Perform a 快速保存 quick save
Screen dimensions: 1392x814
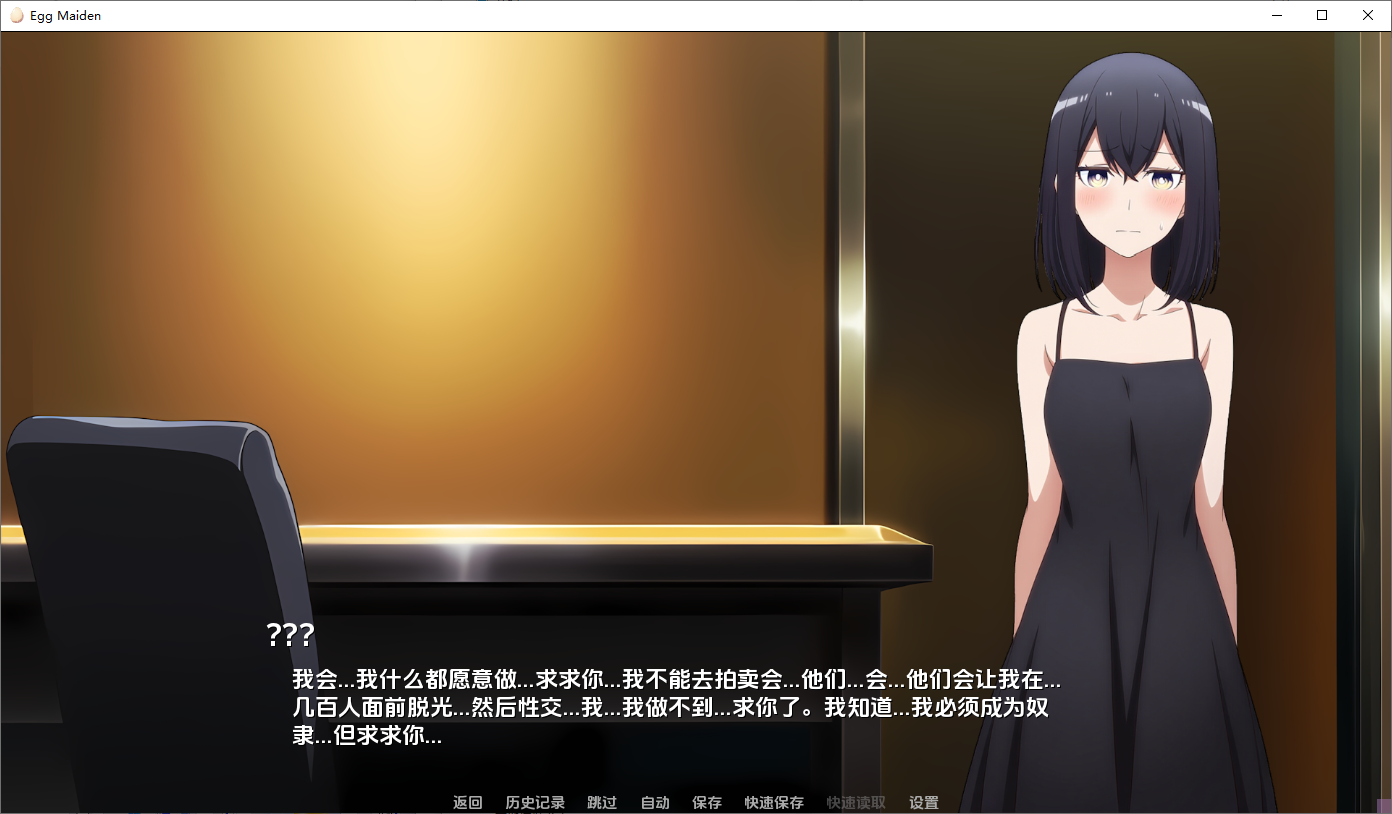point(773,802)
